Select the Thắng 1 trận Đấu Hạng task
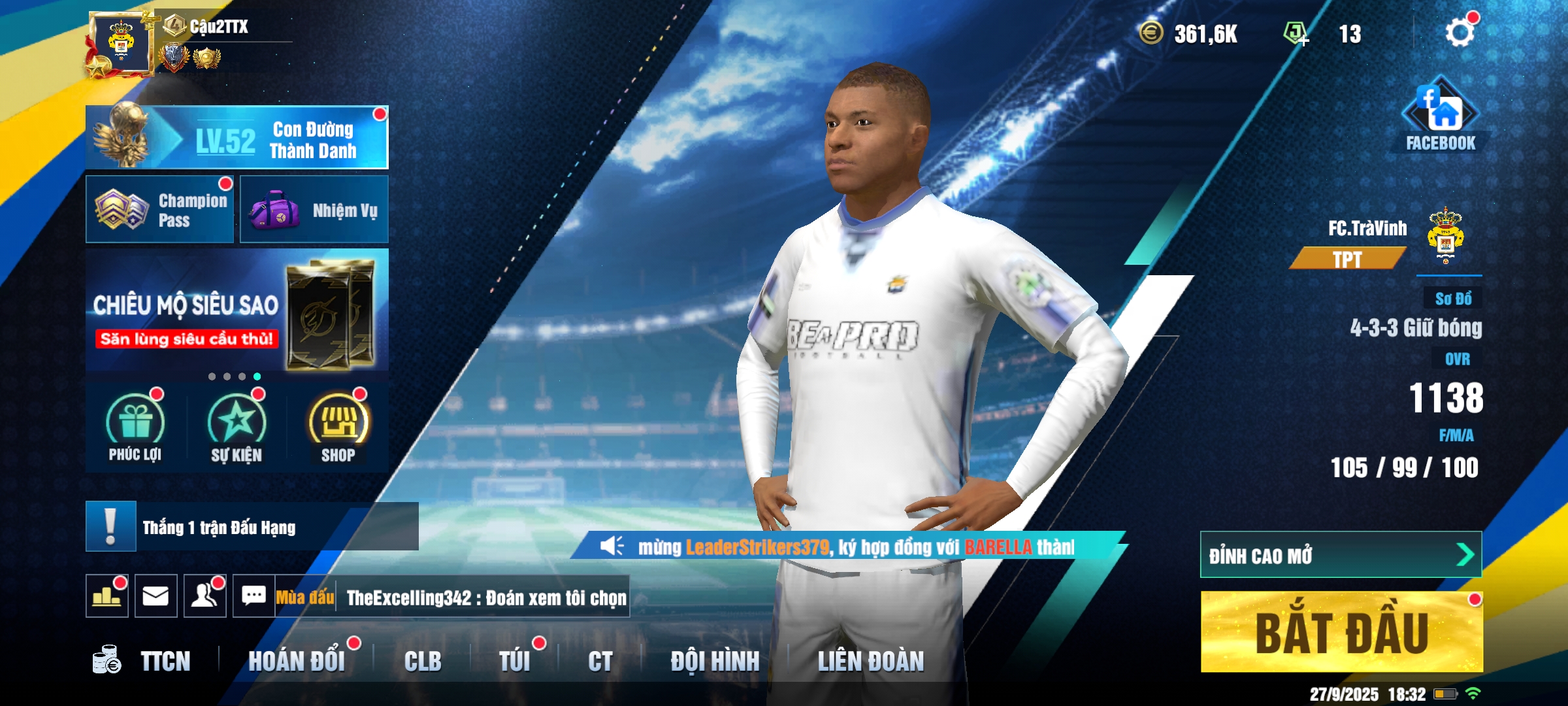1568x706 pixels. tap(252, 527)
